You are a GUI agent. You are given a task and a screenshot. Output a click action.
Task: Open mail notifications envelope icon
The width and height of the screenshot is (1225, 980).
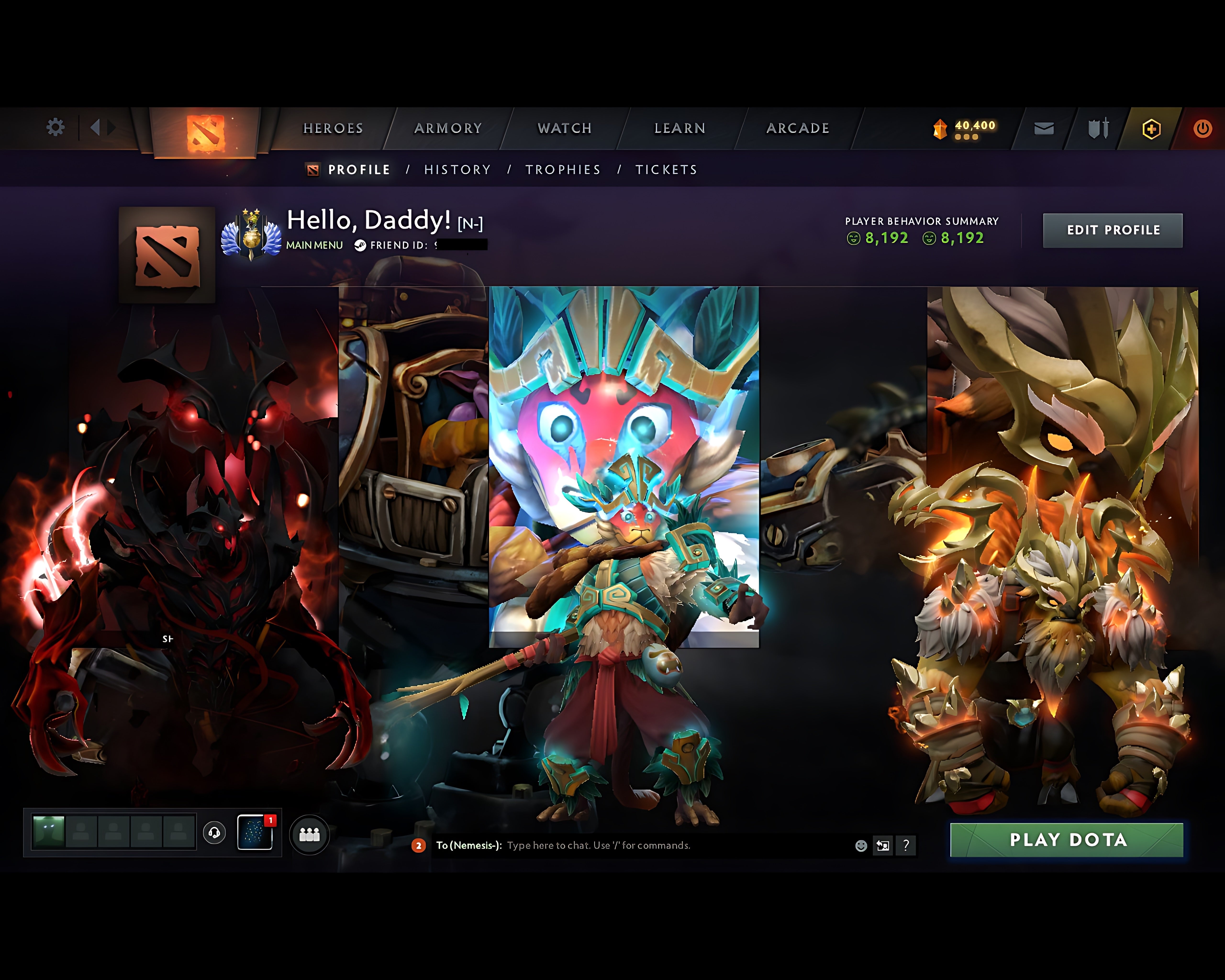[x=1044, y=128]
